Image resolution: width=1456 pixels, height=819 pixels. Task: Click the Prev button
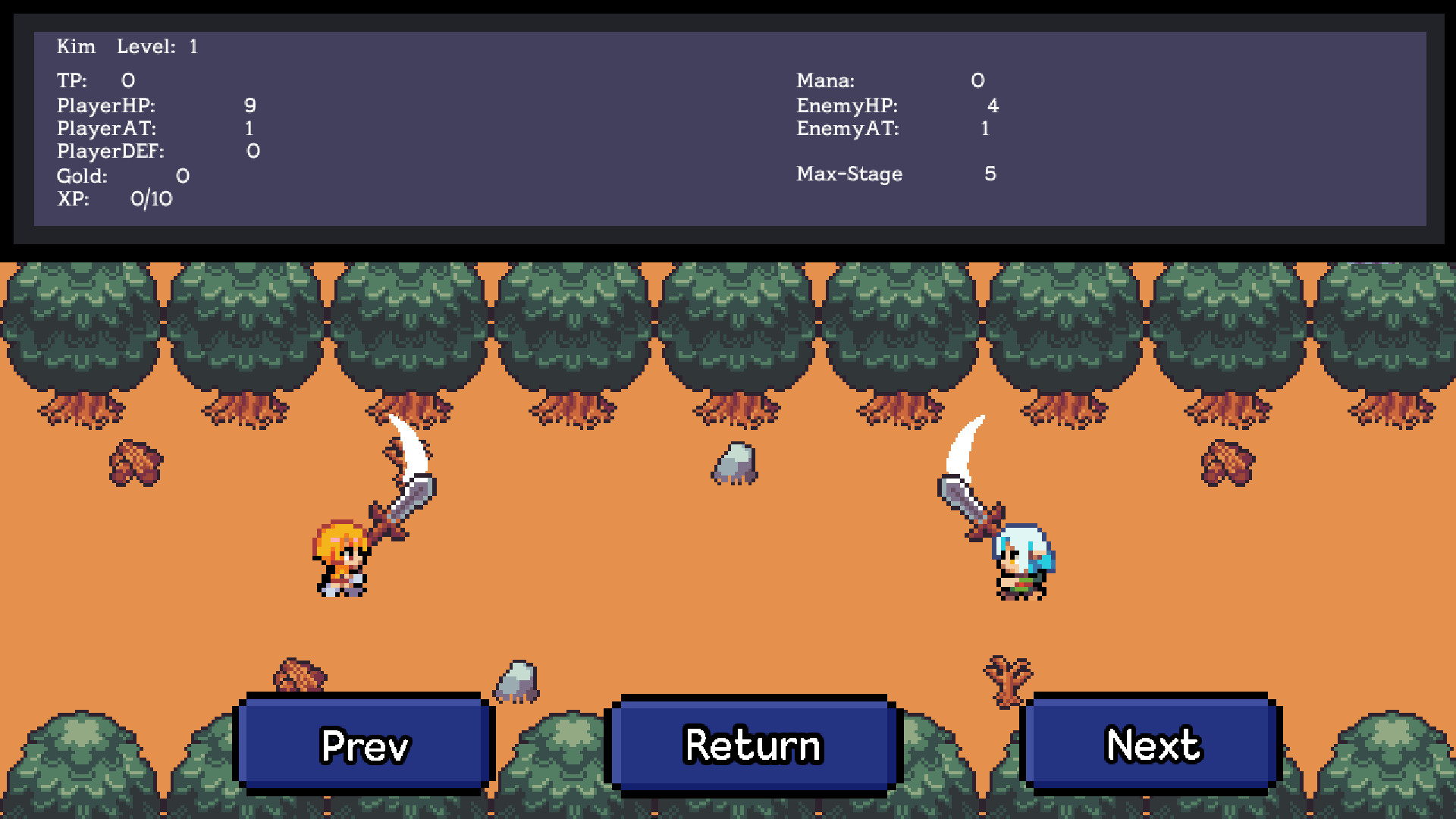pos(364,745)
